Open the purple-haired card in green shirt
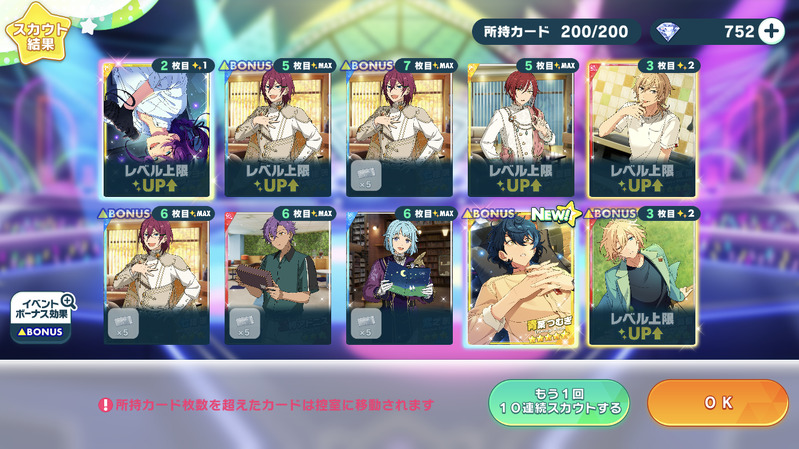The height and width of the screenshot is (449, 799). [279, 276]
